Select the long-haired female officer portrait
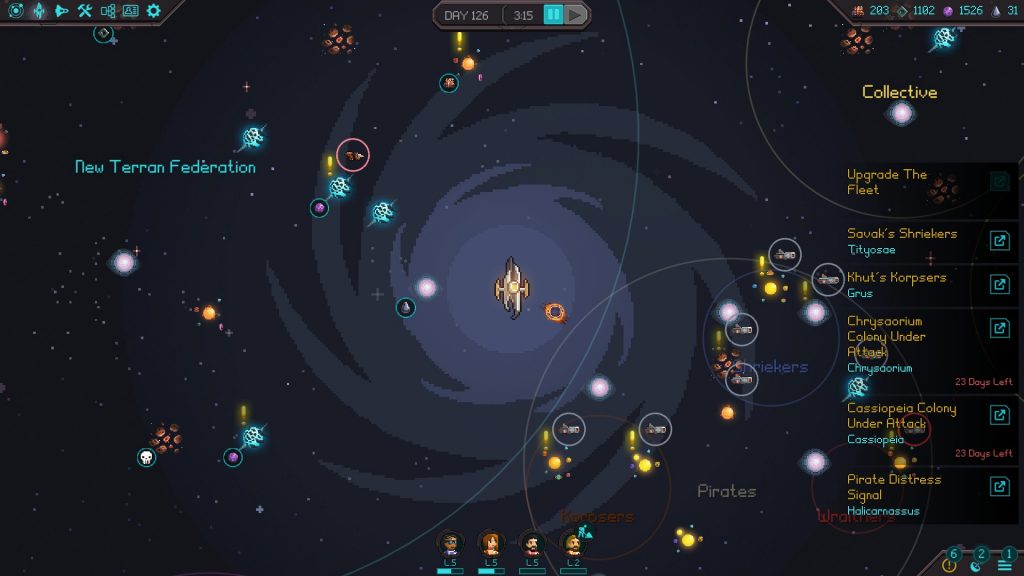The width and height of the screenshot is (1024, 576). coord(491,544)
